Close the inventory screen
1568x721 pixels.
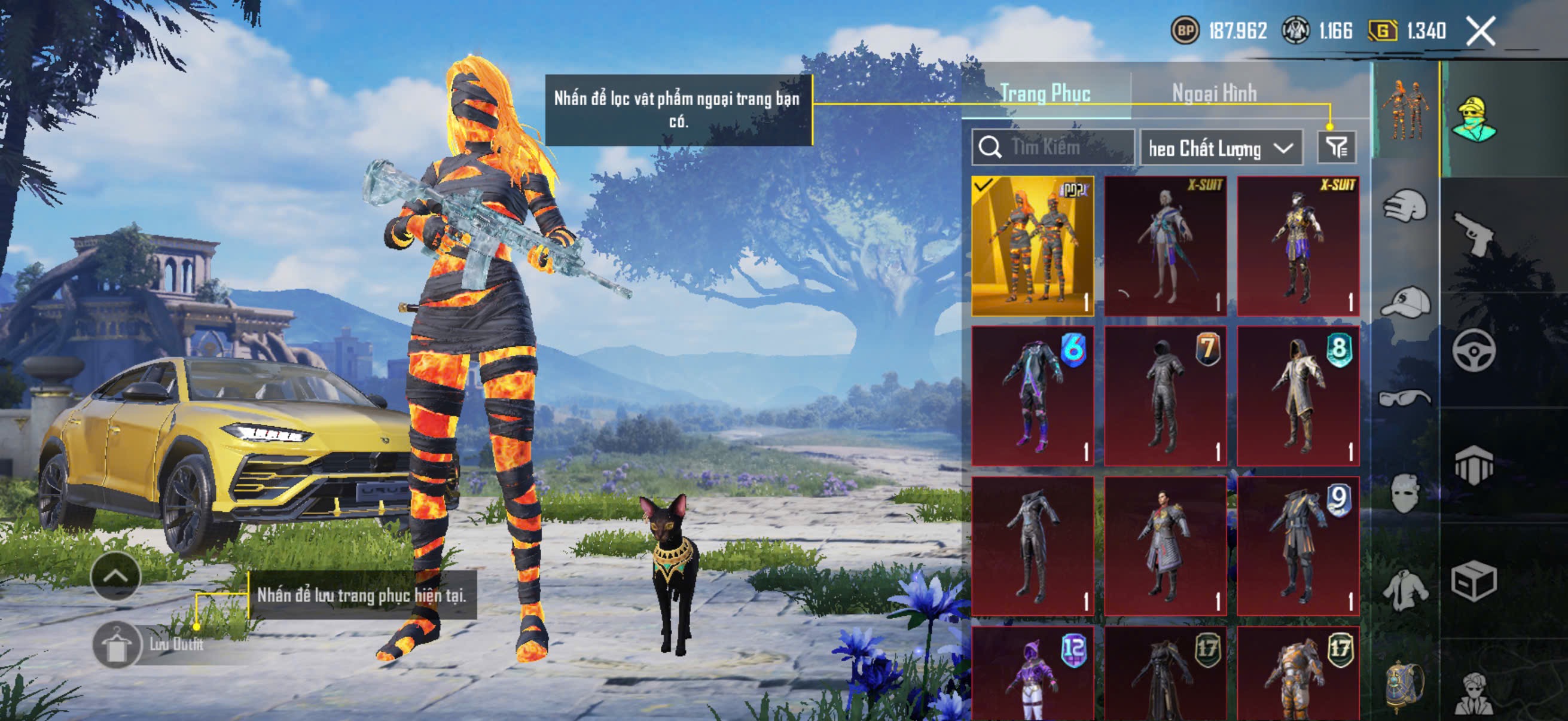[x=1479, y=31]
